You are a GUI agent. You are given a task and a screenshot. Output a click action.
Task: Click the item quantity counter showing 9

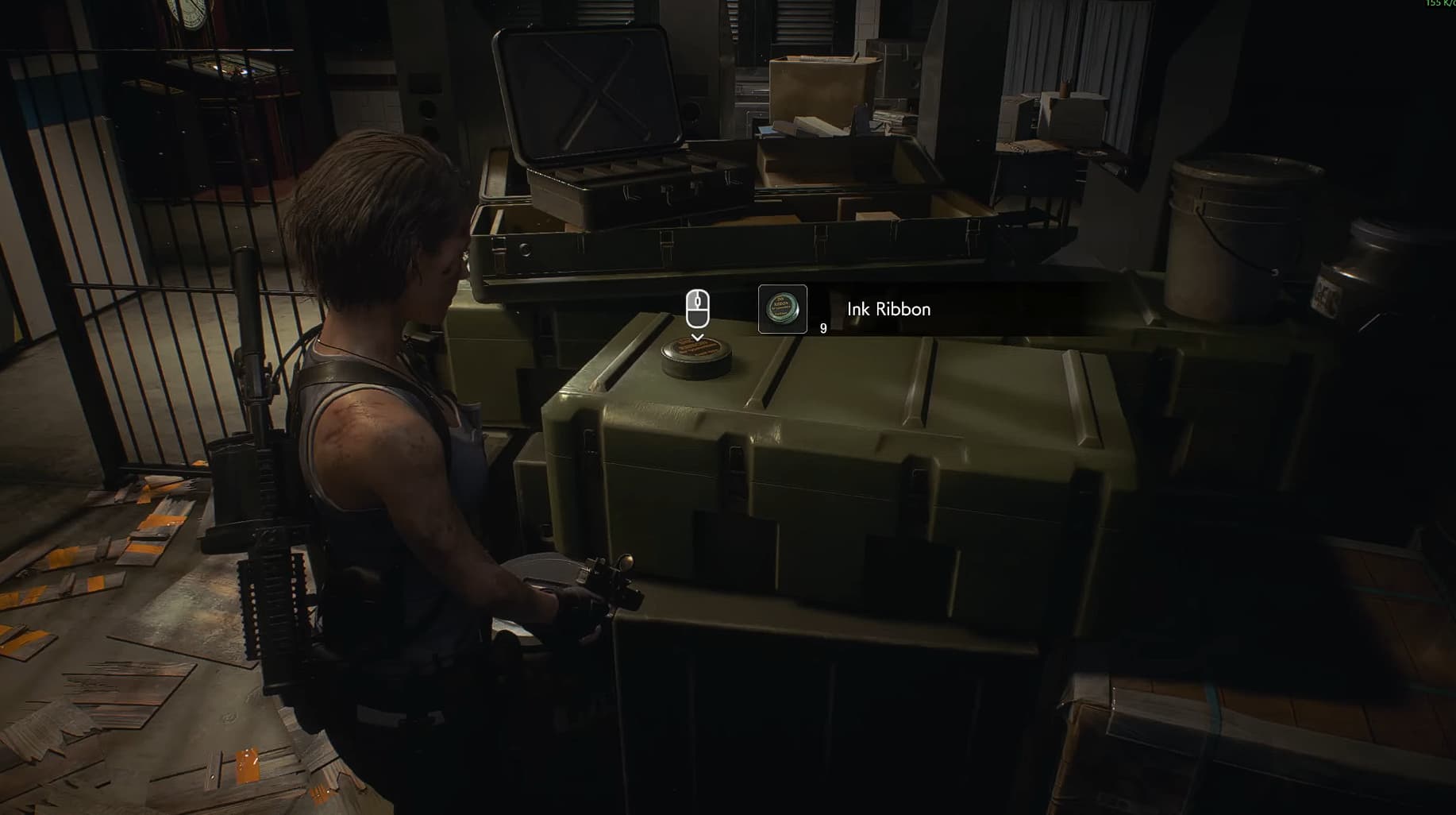click(822, 326)
